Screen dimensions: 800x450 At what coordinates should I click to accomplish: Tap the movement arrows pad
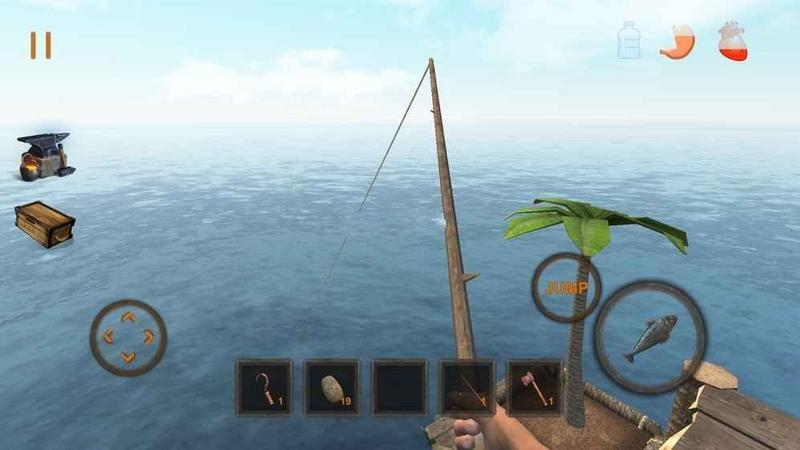(128, 337)
